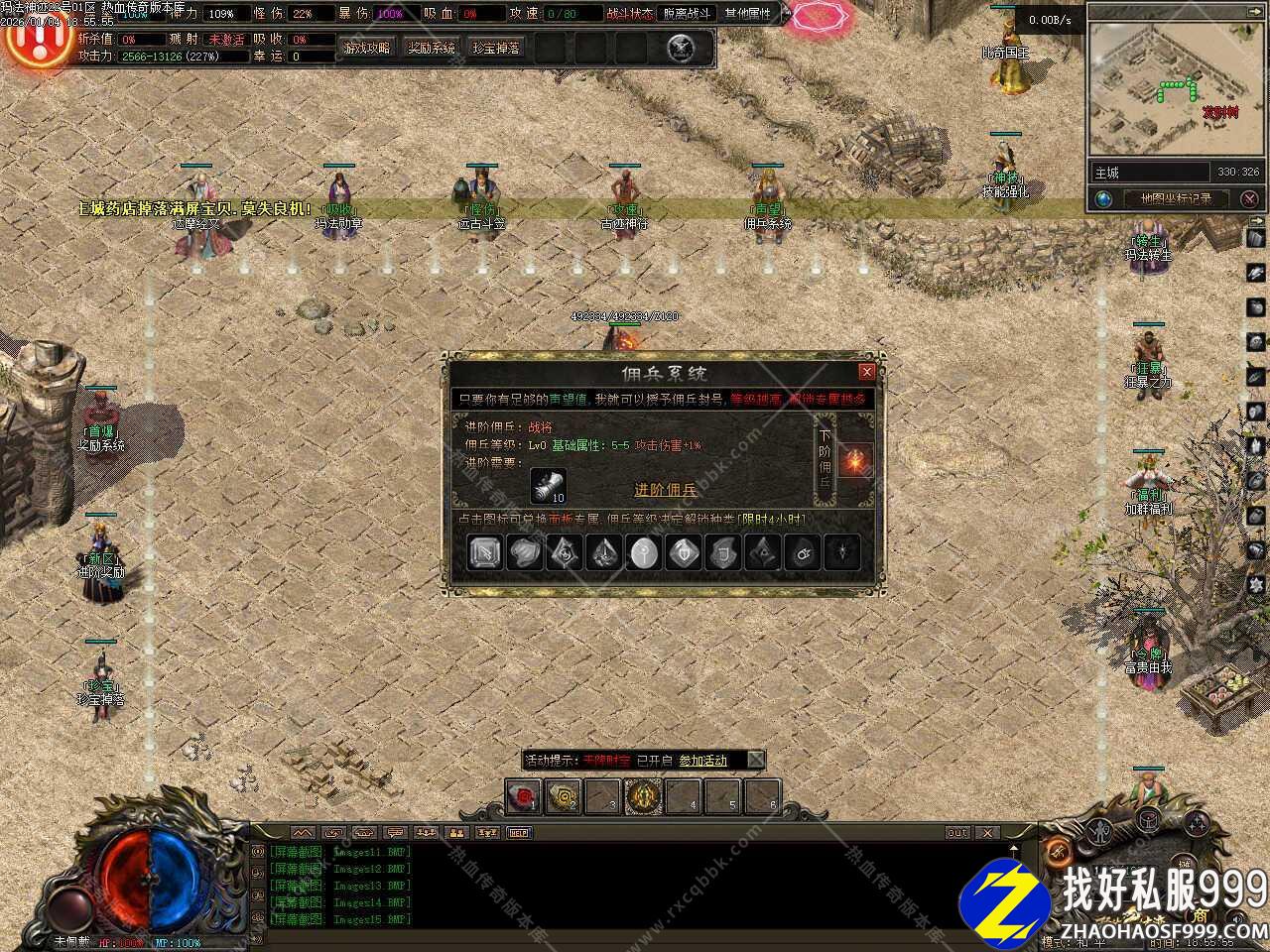Open the 下阶佣兵 next-tier tab

pos(825,458)
